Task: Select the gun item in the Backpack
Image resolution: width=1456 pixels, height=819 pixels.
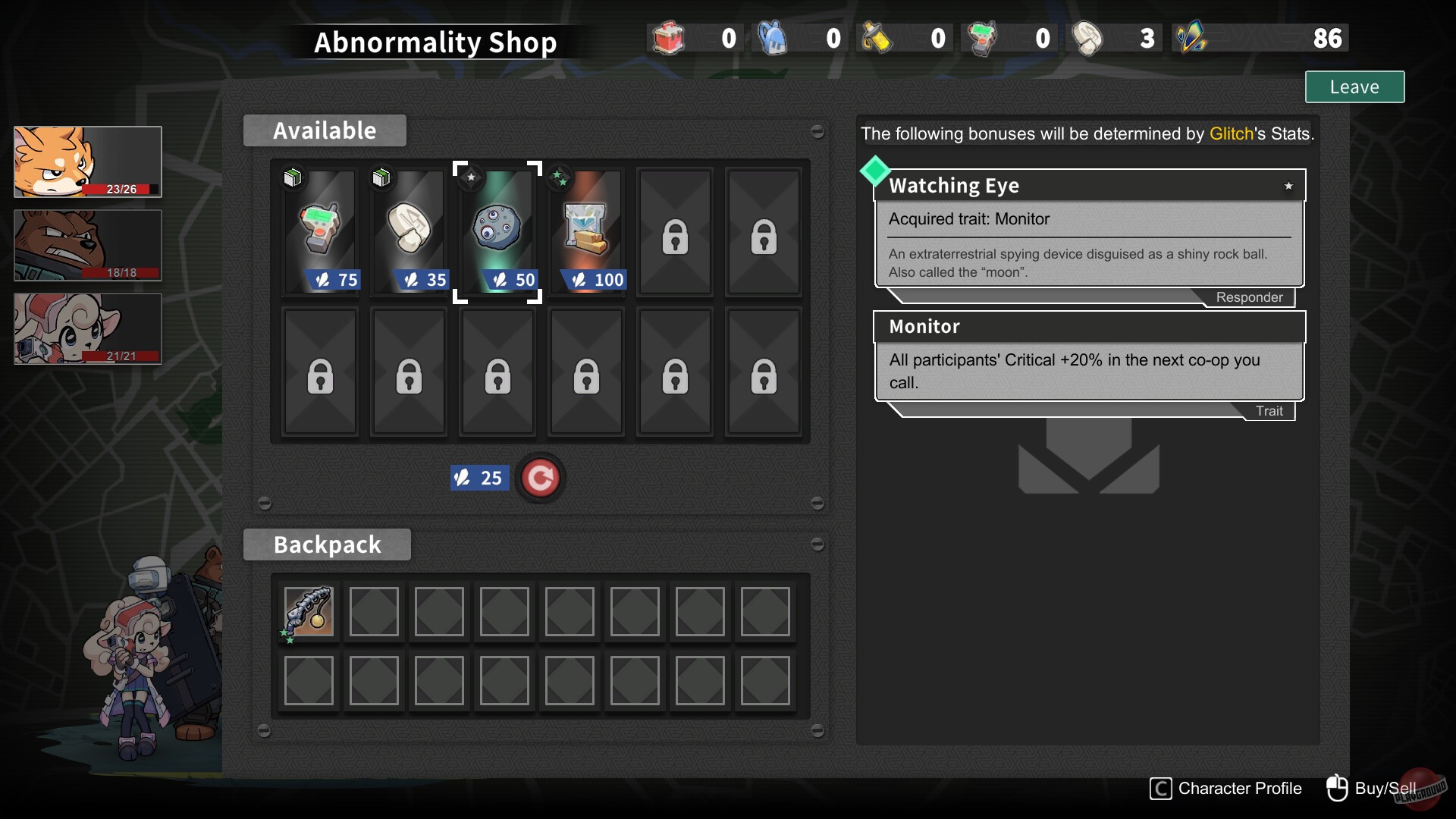Action: point(308,612)
